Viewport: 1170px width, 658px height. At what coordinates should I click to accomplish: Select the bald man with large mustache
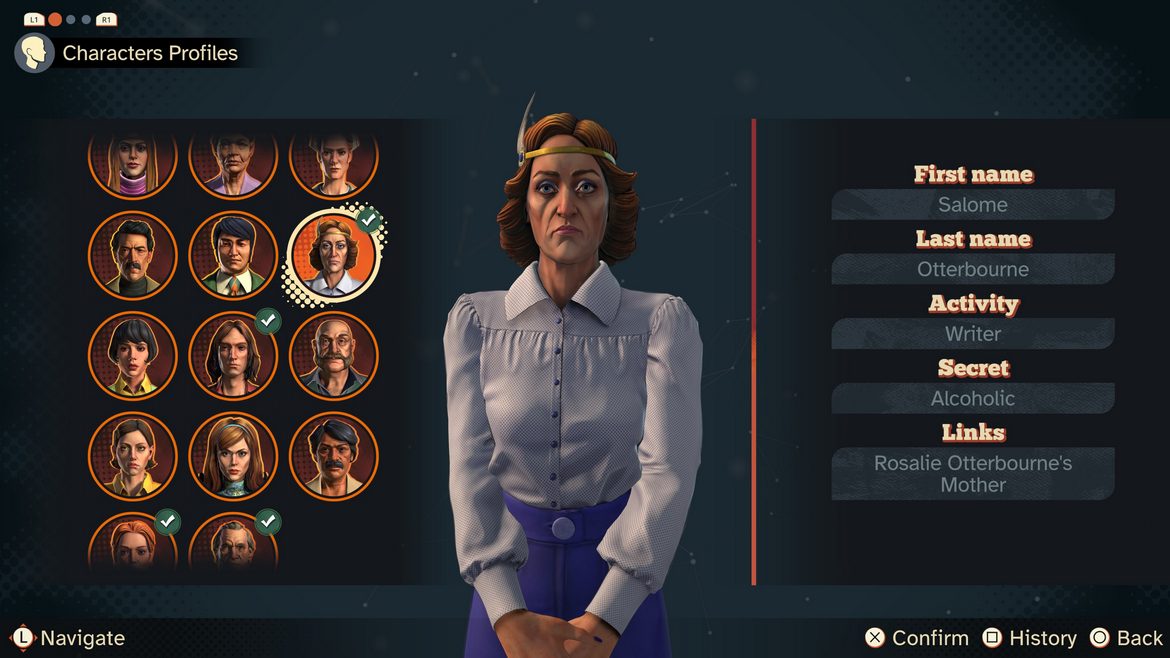point(333,355)
